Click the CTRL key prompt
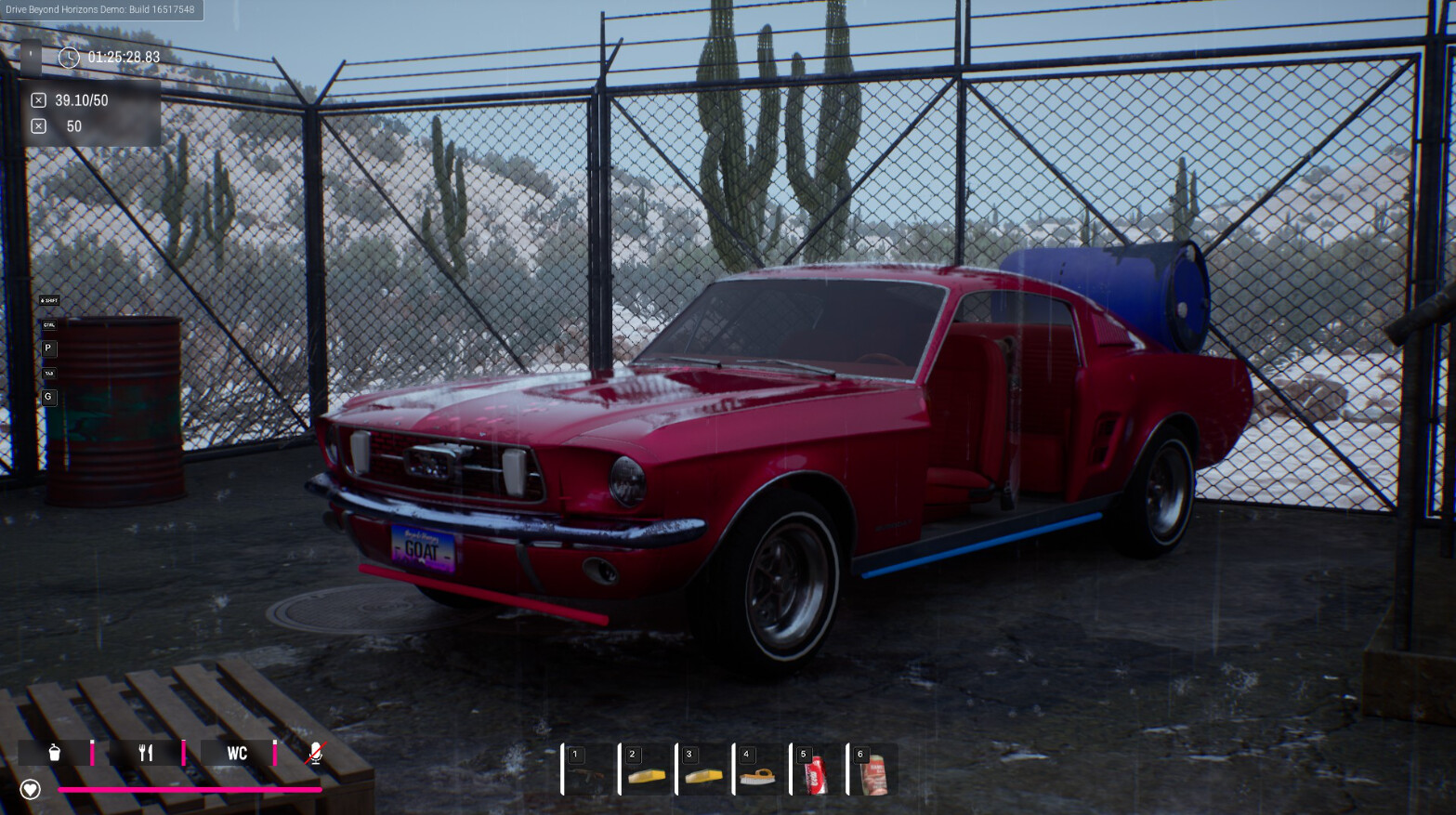Image resolution: width=1456 pixels, height=815 pixels. 48,325
